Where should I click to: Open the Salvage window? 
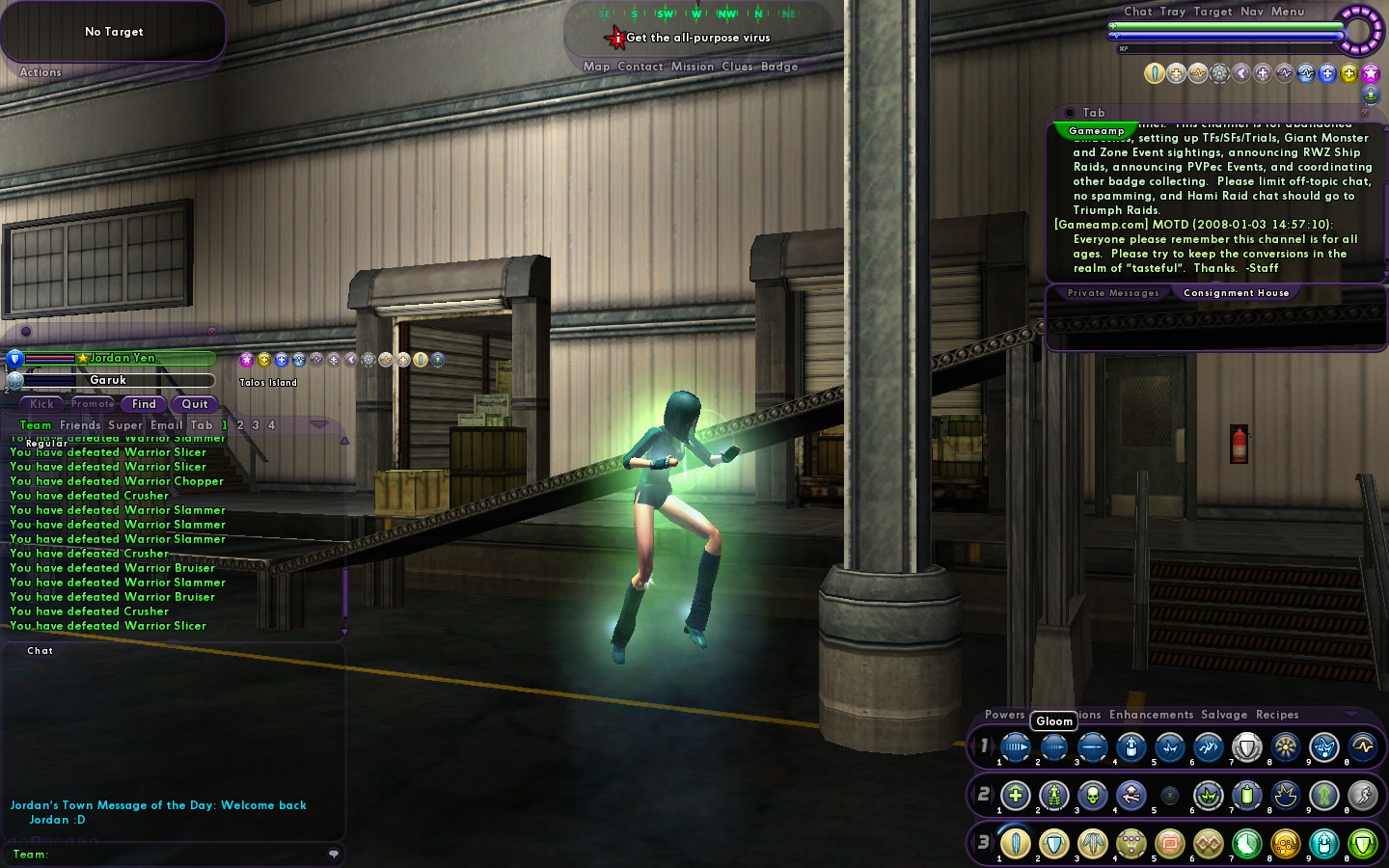pos(1224,715)
